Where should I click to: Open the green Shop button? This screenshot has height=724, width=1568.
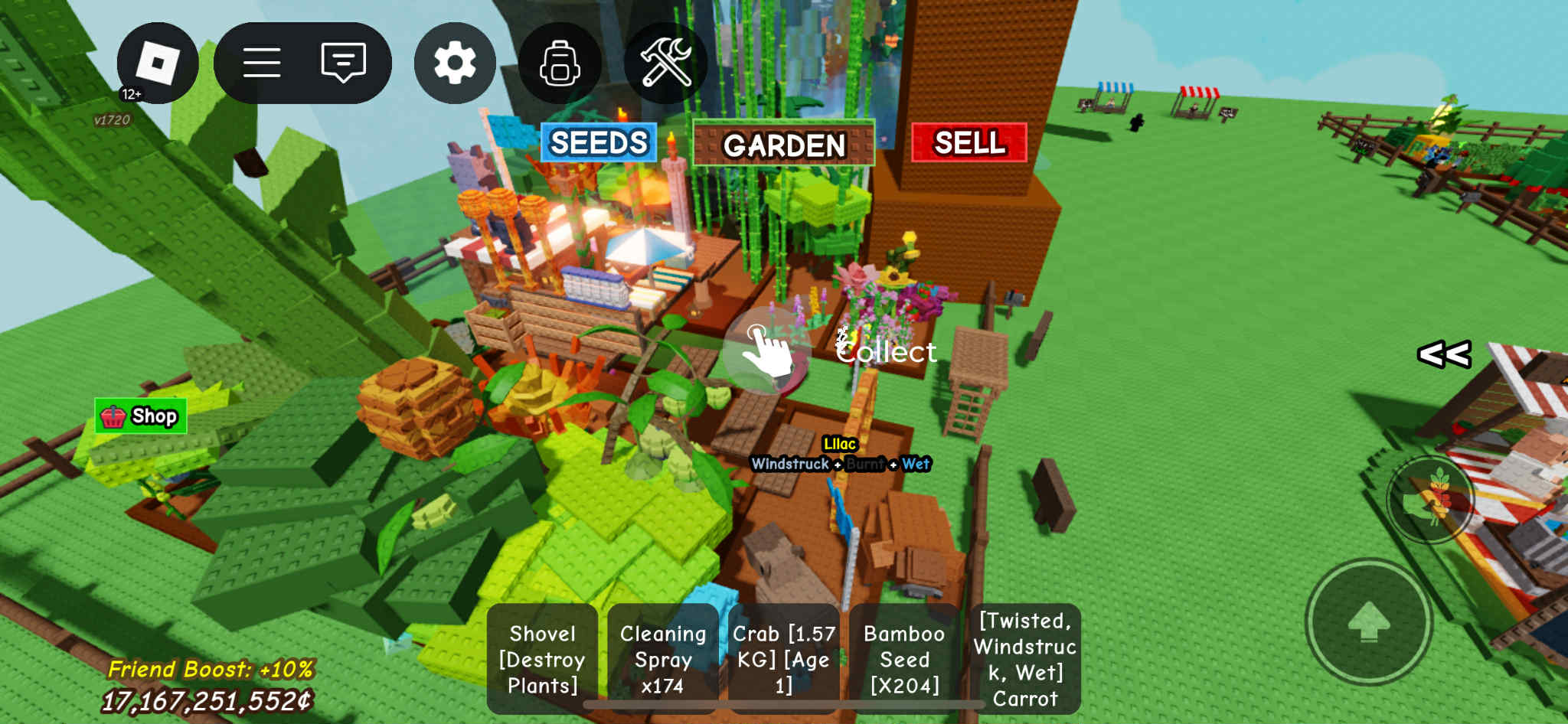tap(141, 416)
